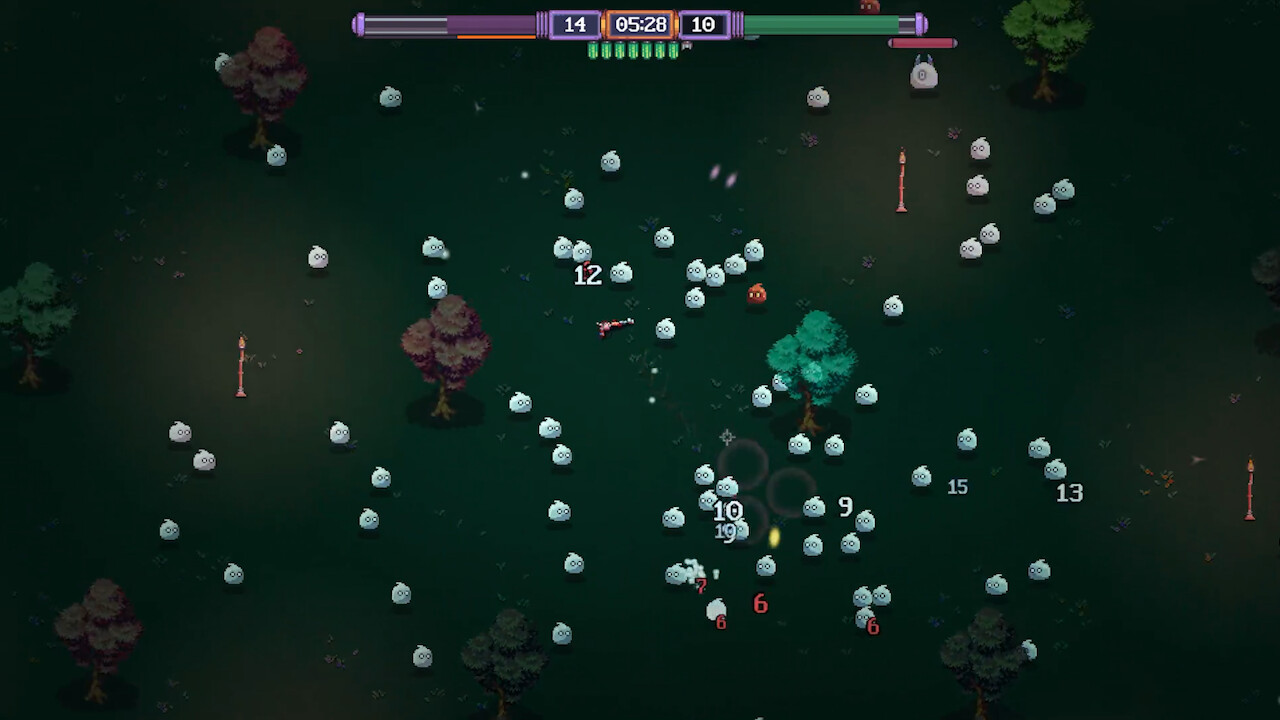Viewport: 1280px width, 720px height.
Task: Toggle the first green battery pip
Action: [x=593, y=48]
